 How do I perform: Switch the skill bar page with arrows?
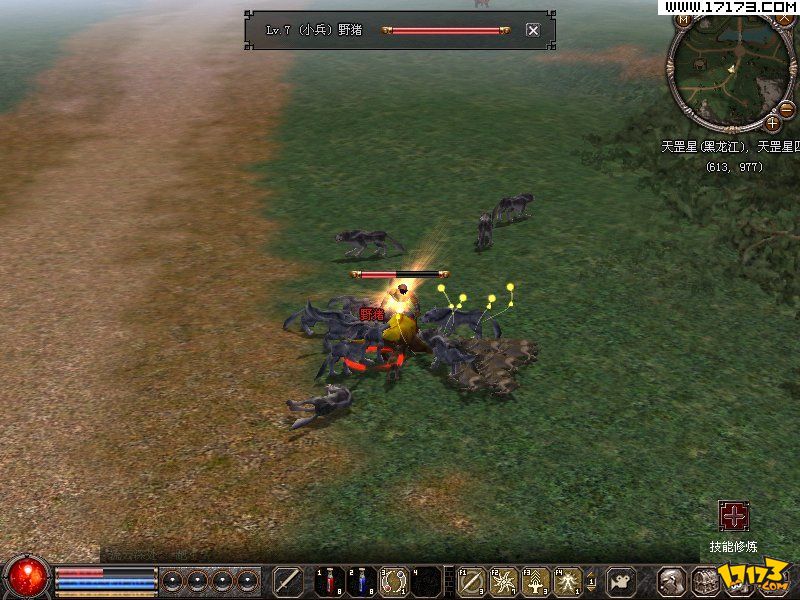click(592, 581)
